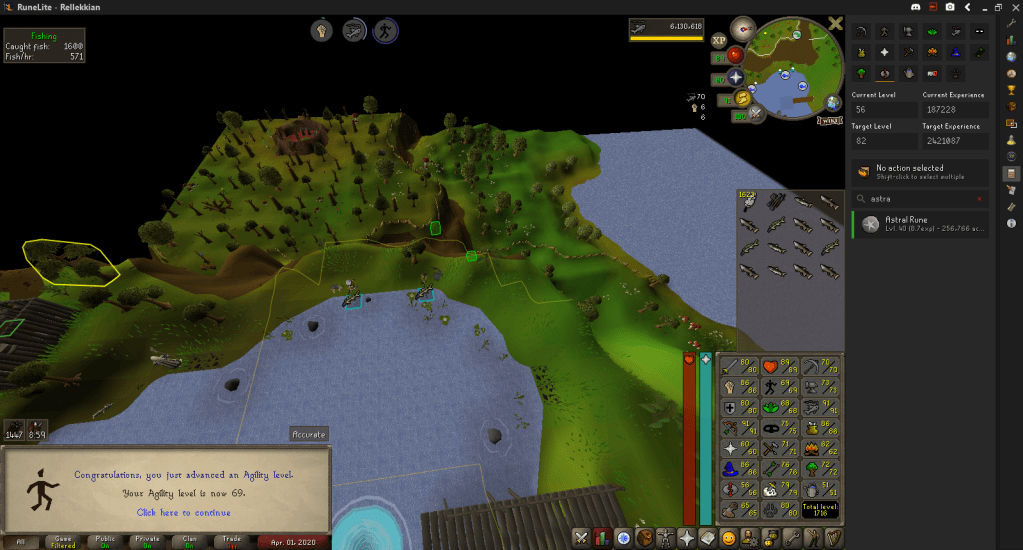
Task: Open the emotes smiley face tab
Action: point(729,539)
